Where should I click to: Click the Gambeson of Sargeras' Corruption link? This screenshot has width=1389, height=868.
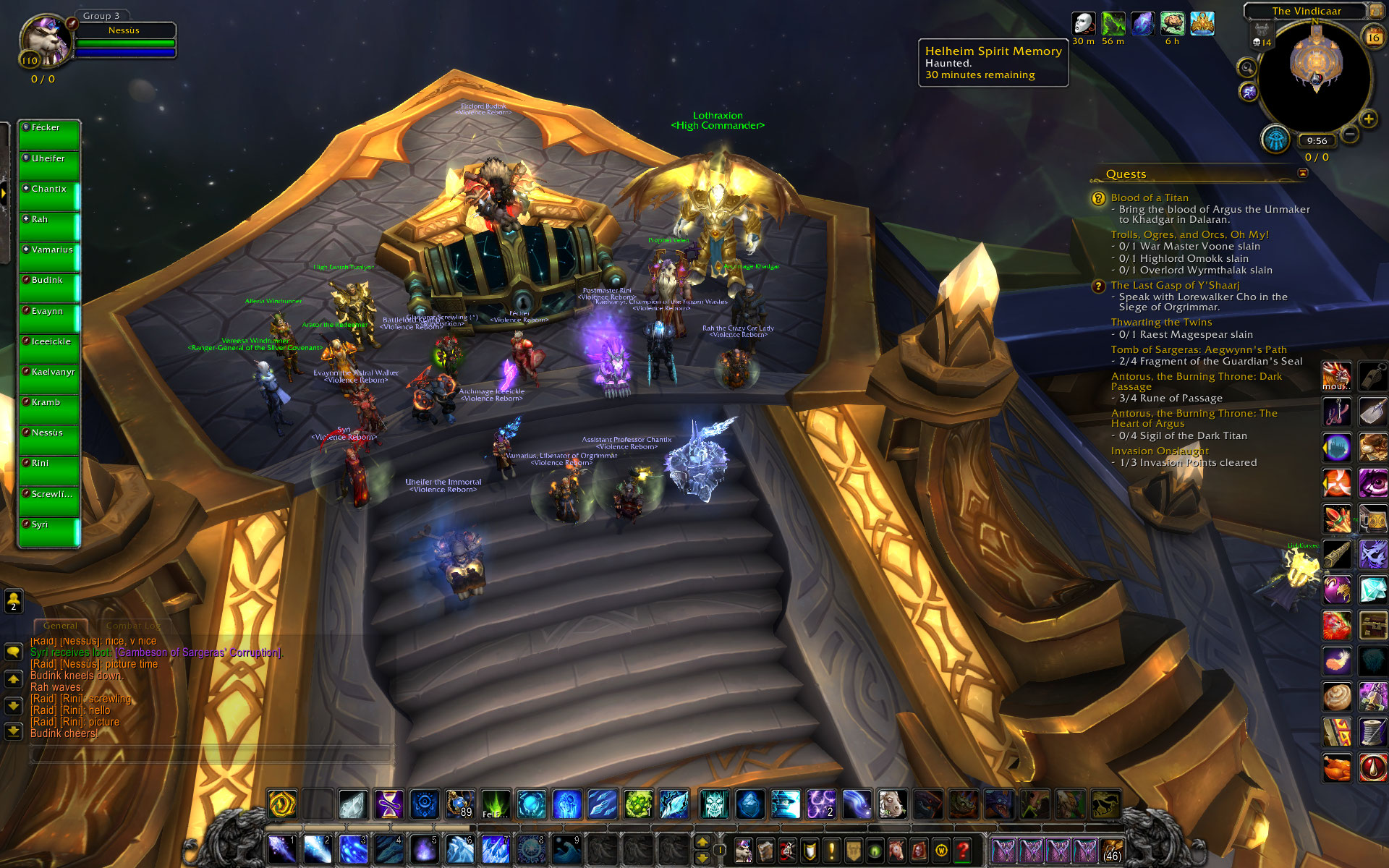coord(198,652)
